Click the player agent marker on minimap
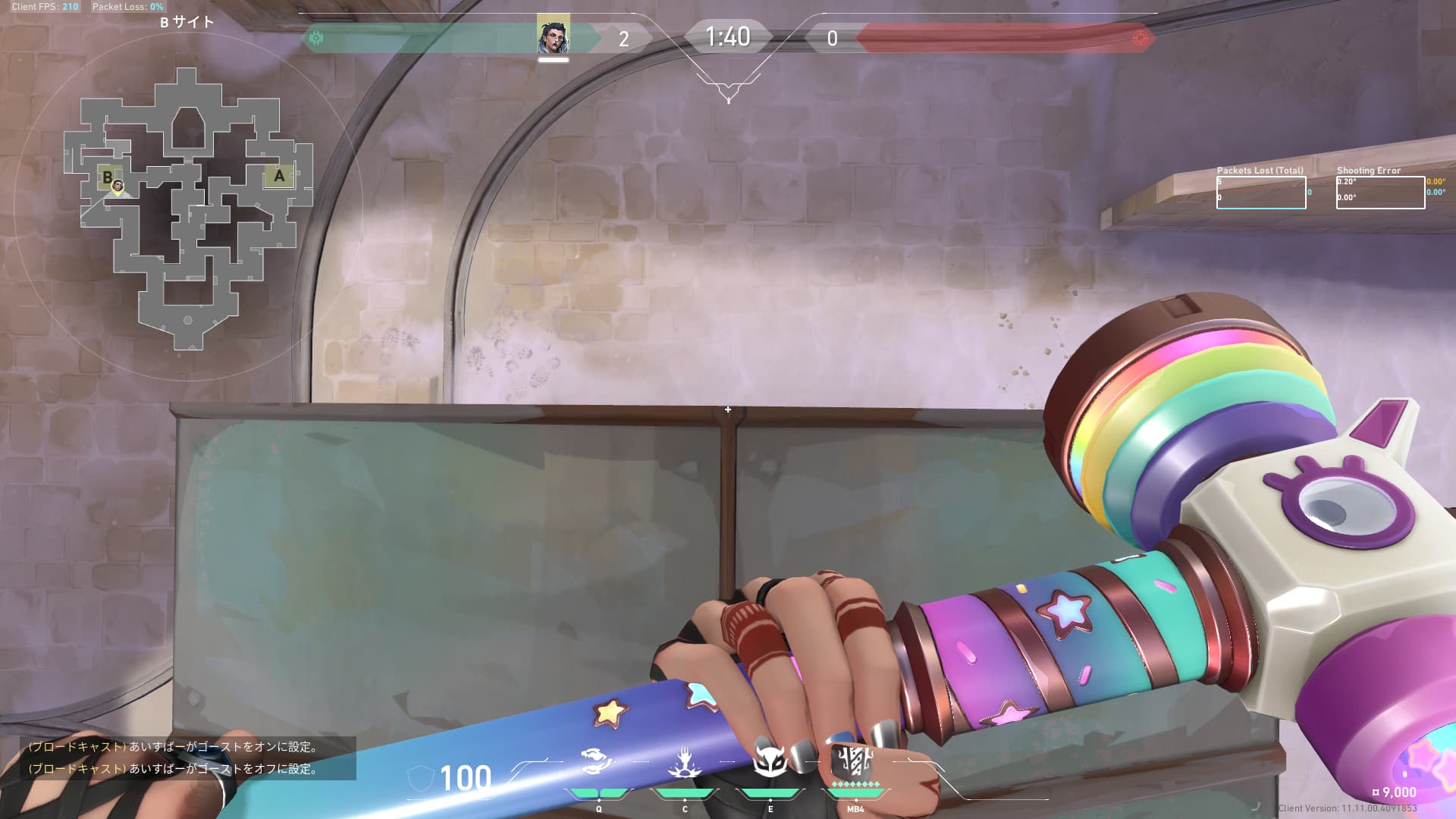Screen dimensions: 1456x819 tap(118, 186)
